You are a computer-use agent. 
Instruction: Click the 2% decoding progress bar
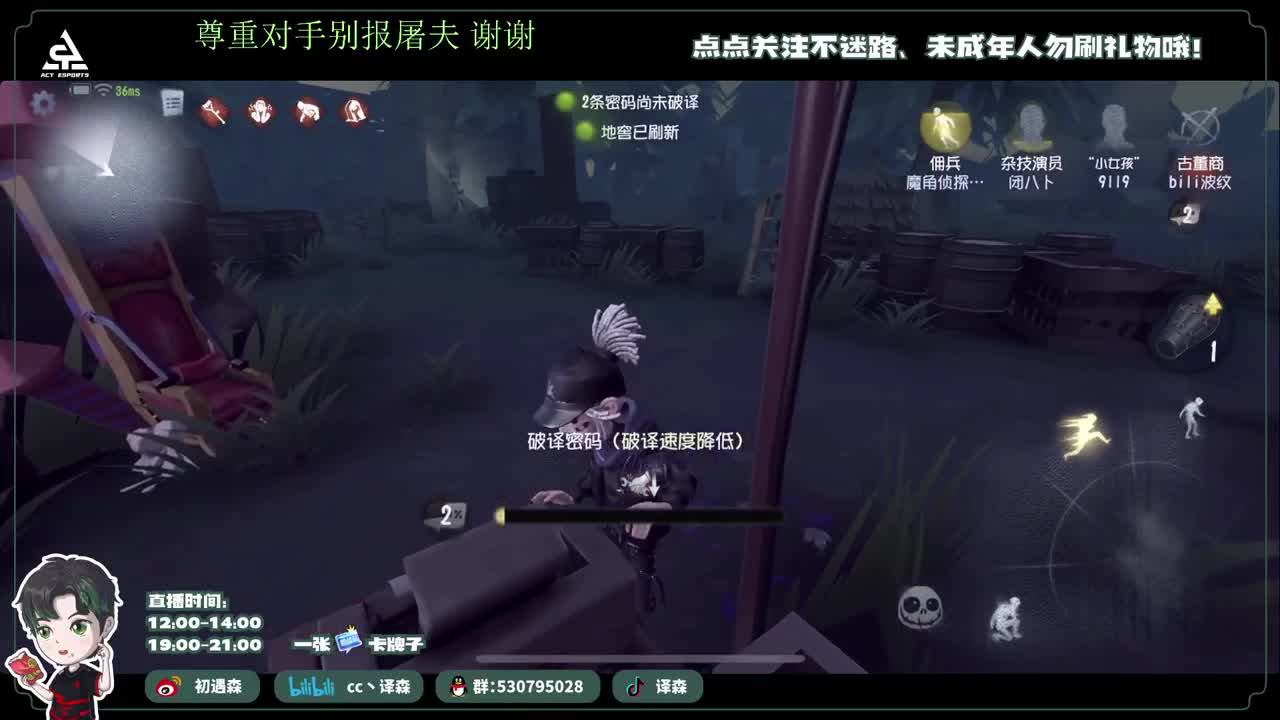pos(640,515)
